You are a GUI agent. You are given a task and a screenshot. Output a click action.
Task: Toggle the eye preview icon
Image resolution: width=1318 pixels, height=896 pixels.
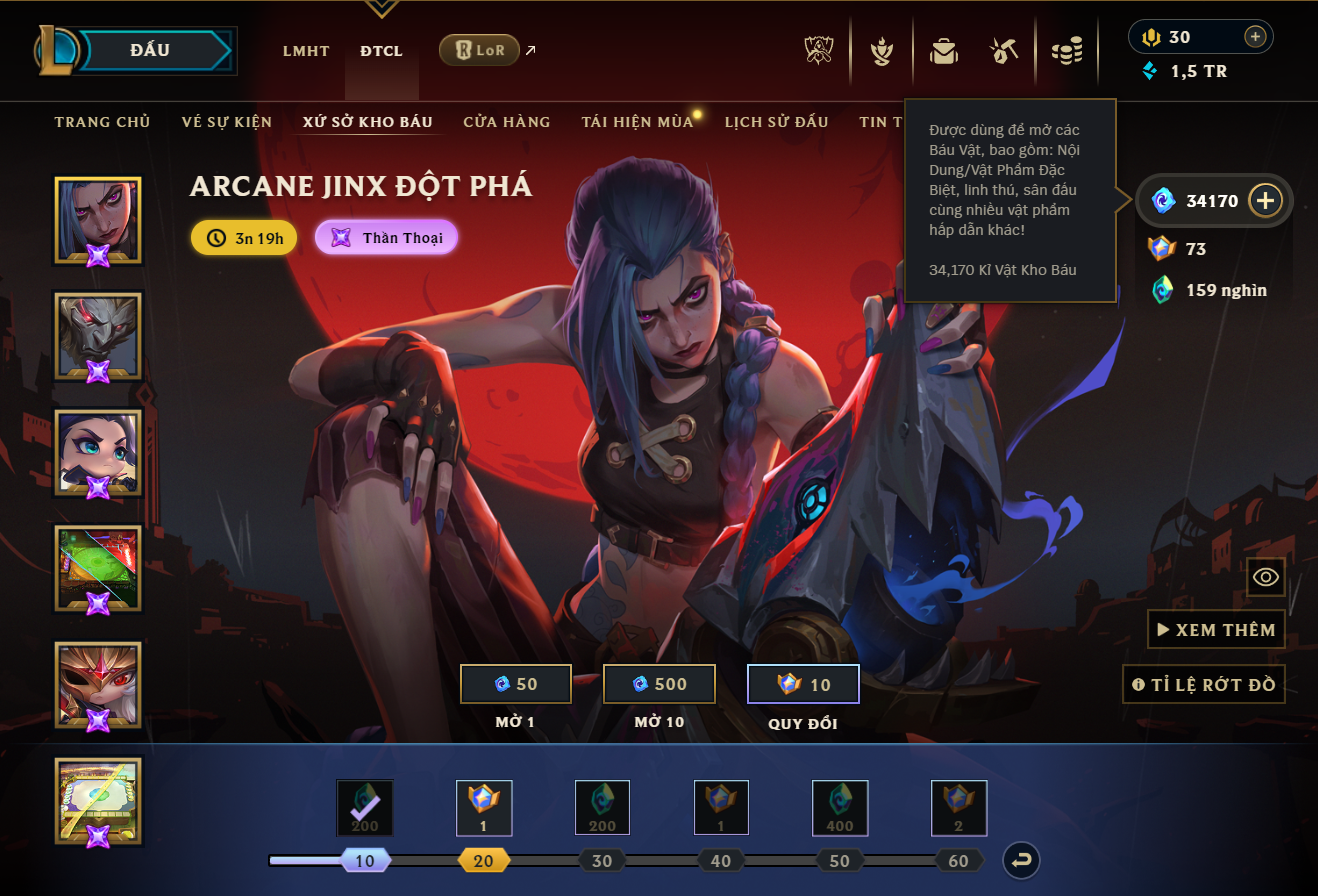click(1266, 577)
